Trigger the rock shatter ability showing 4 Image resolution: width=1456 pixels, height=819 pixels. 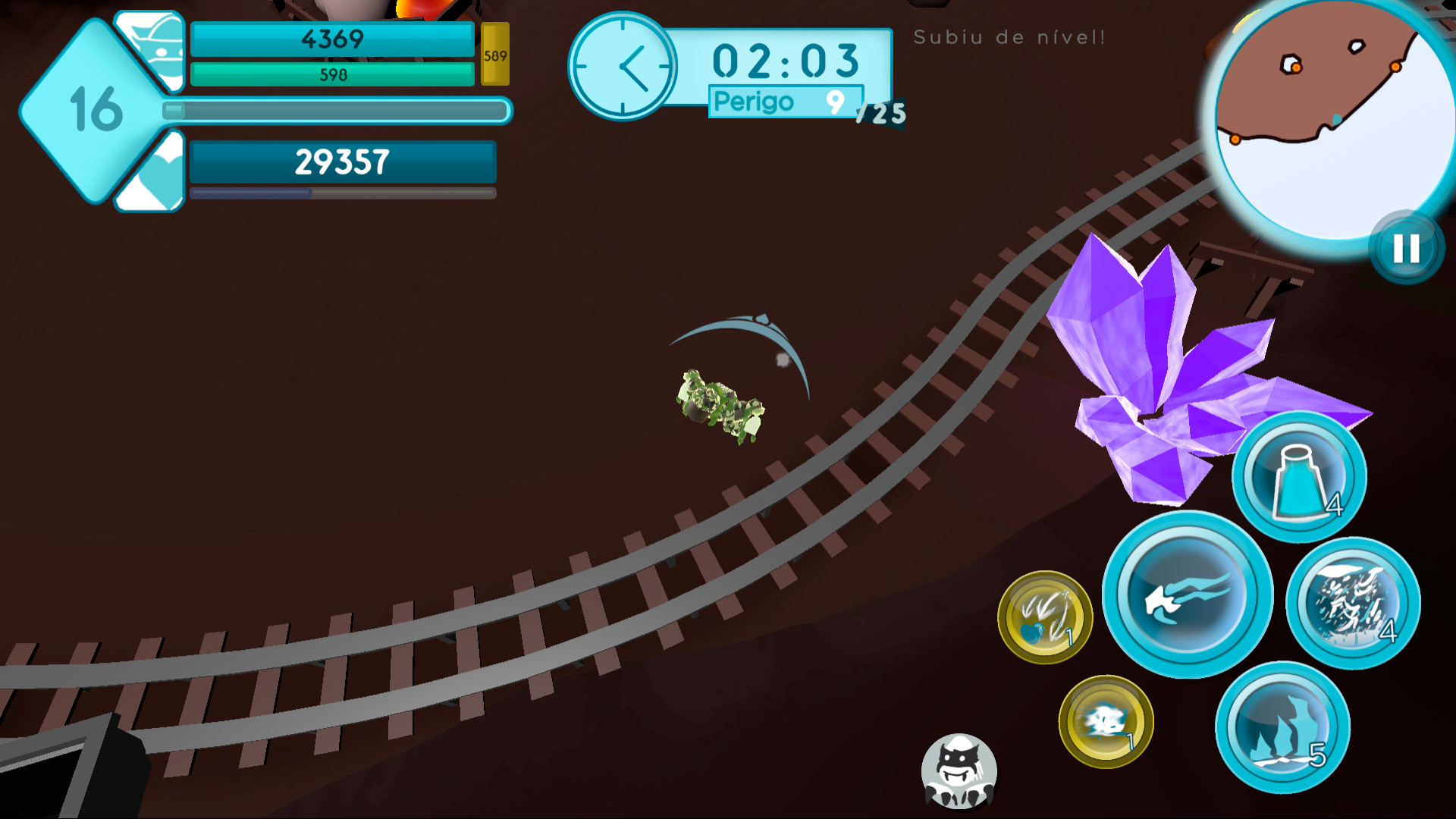point(1352,601)
